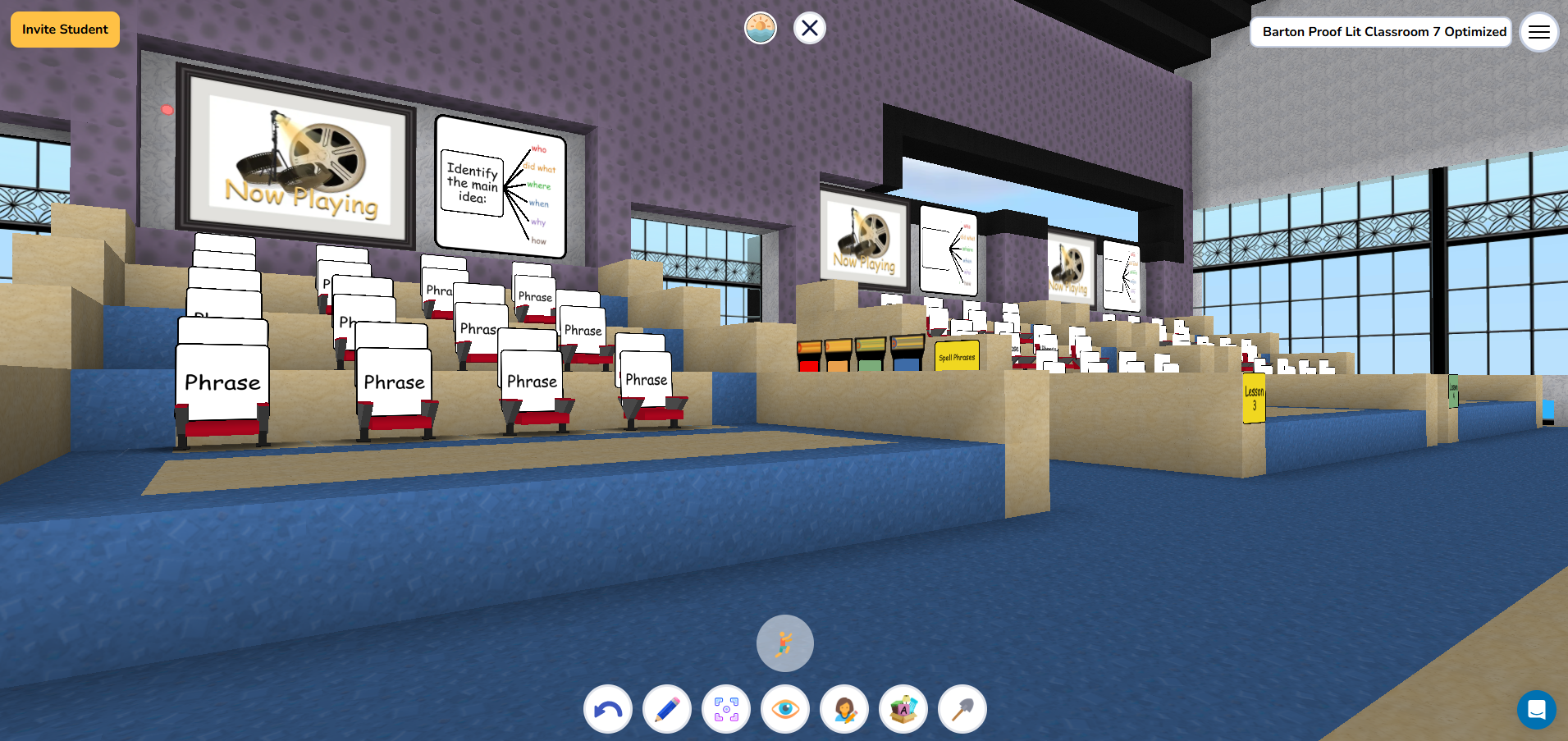Click Invite Student
1568x741 pixels.
[x=64, y=29]
